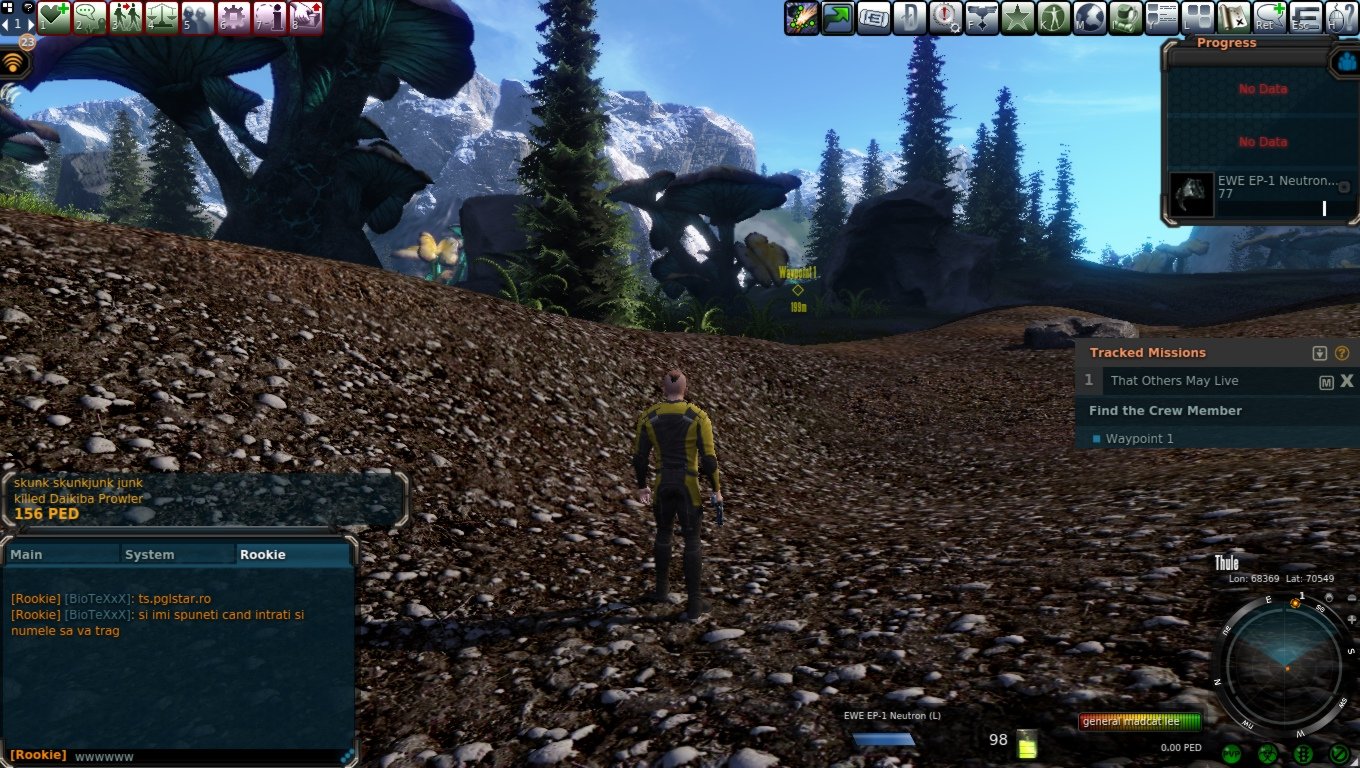The image size is (1360, 768).
Task: Collapse the Tracked Missions panel
Action: click(x=1320, y=353)
